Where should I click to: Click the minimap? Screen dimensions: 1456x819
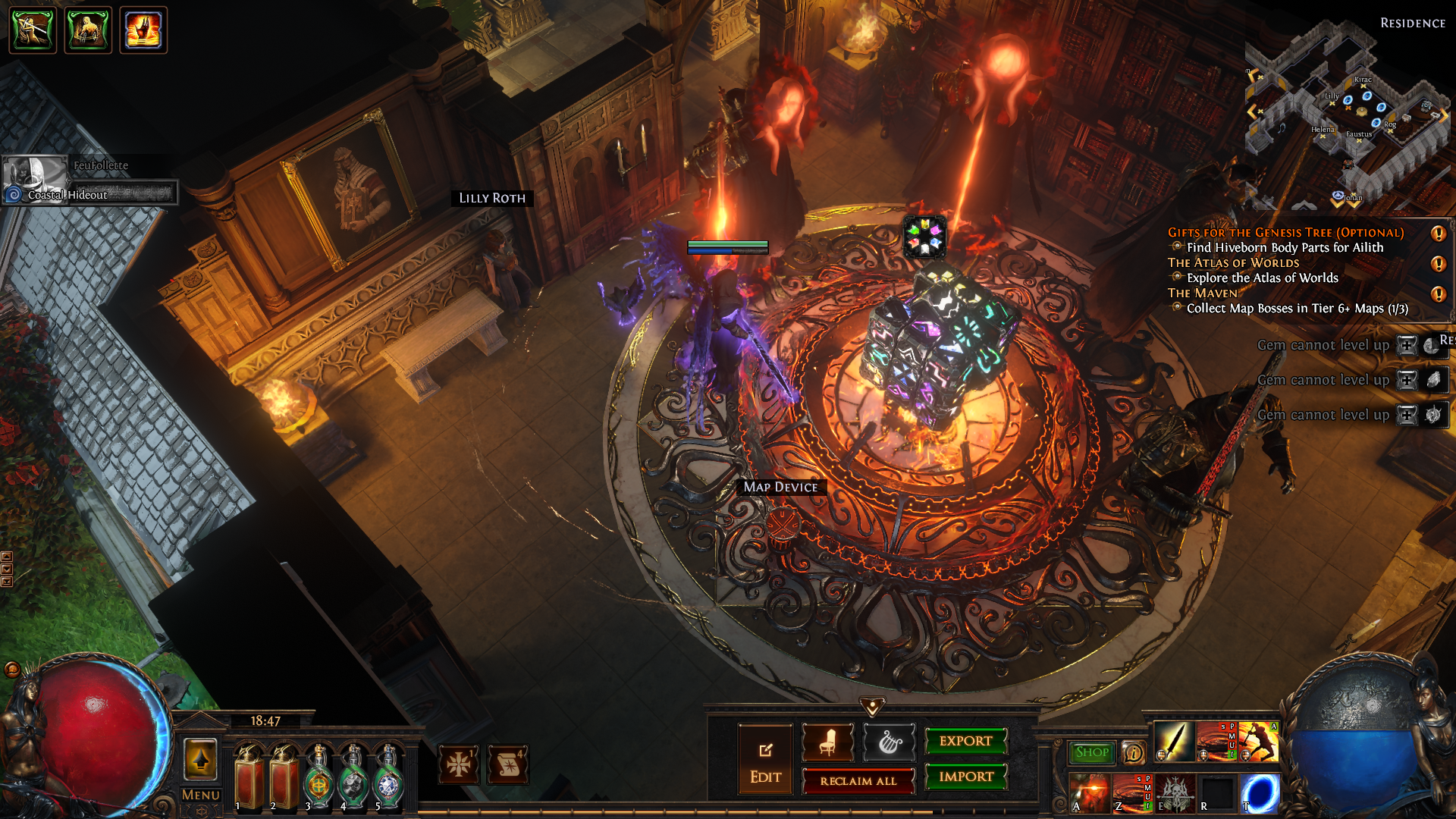1346,114
